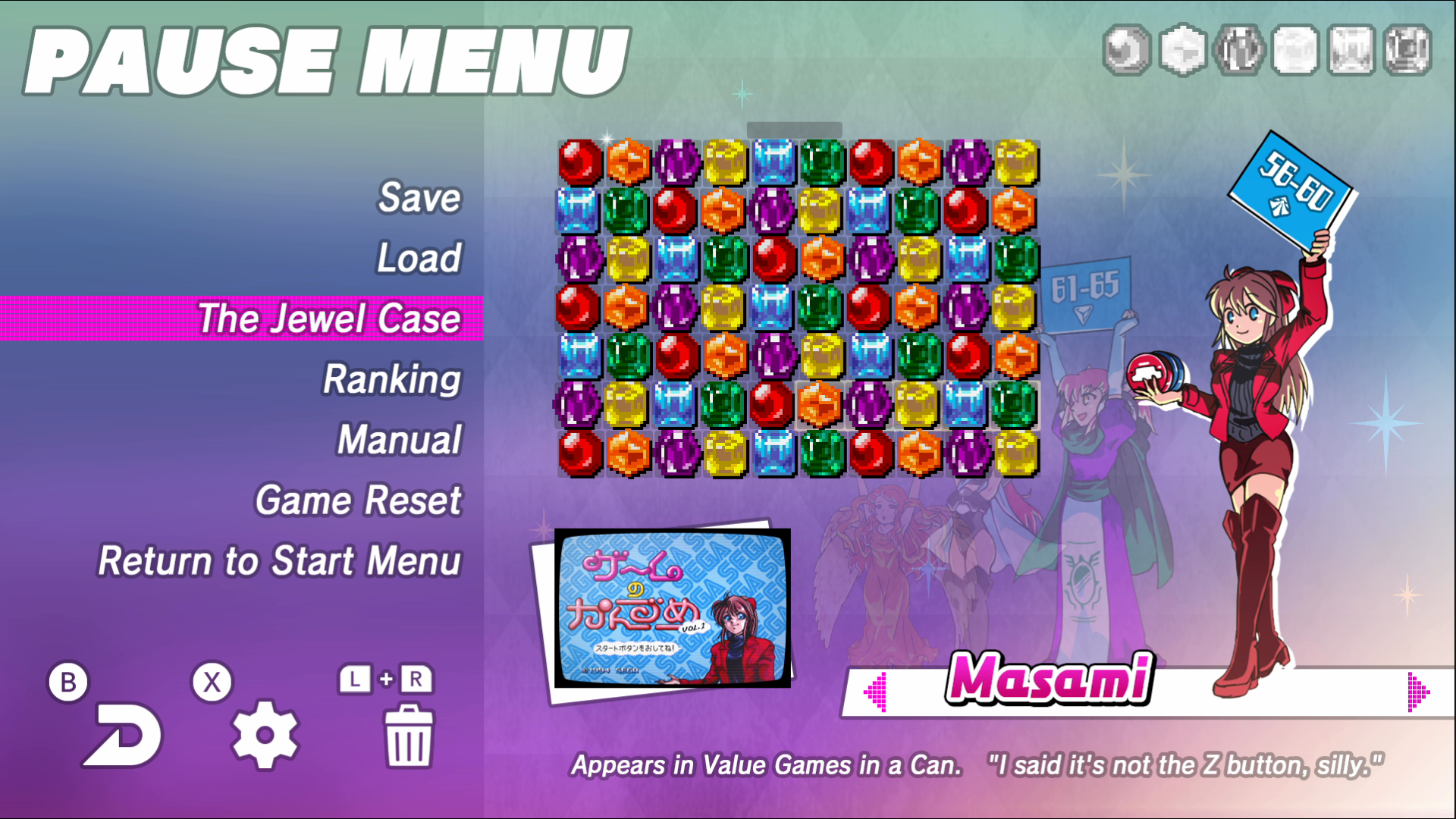View the Manual

tap(400, 440)
